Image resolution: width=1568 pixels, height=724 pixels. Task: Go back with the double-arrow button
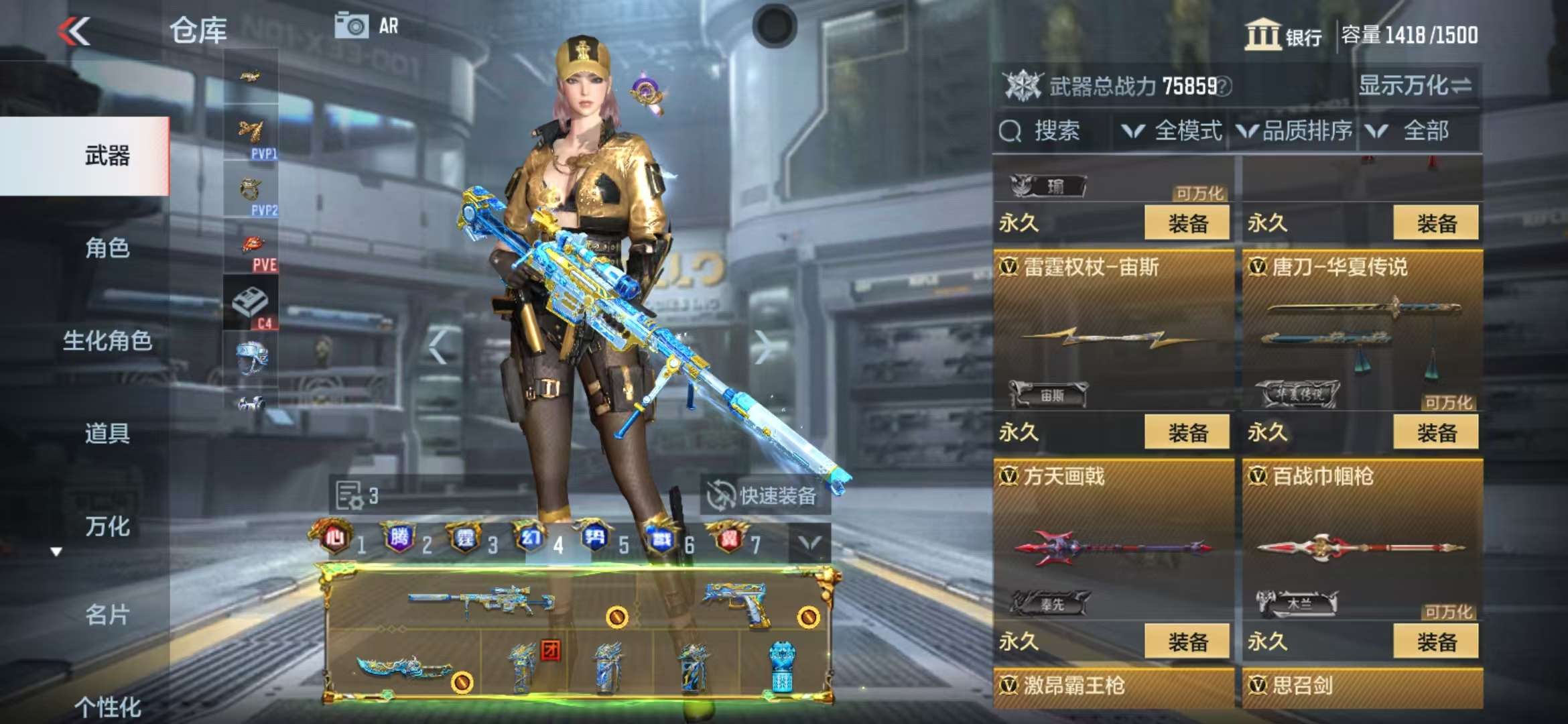point(74,31)
